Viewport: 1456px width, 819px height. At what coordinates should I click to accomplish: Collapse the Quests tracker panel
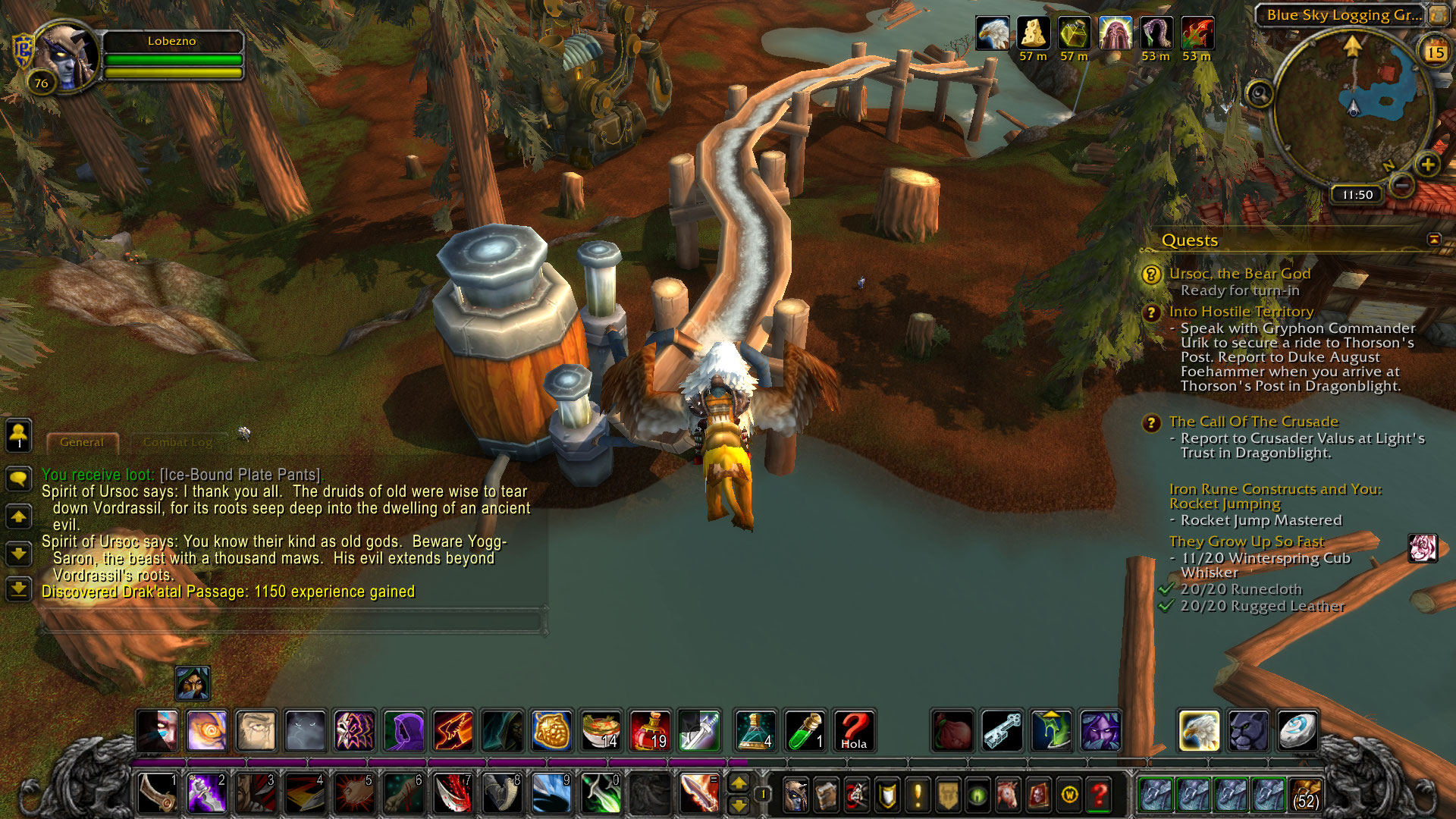tap(1433, 240)
